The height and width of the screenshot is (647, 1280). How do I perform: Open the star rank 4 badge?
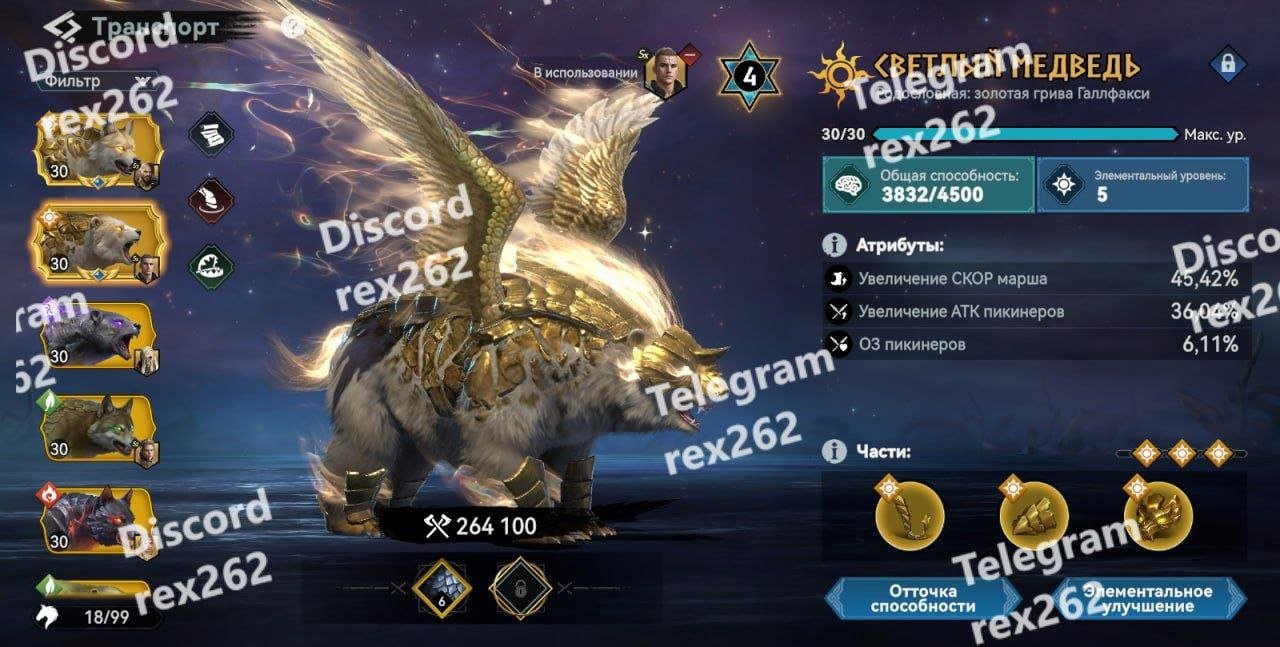pos(749,74)
